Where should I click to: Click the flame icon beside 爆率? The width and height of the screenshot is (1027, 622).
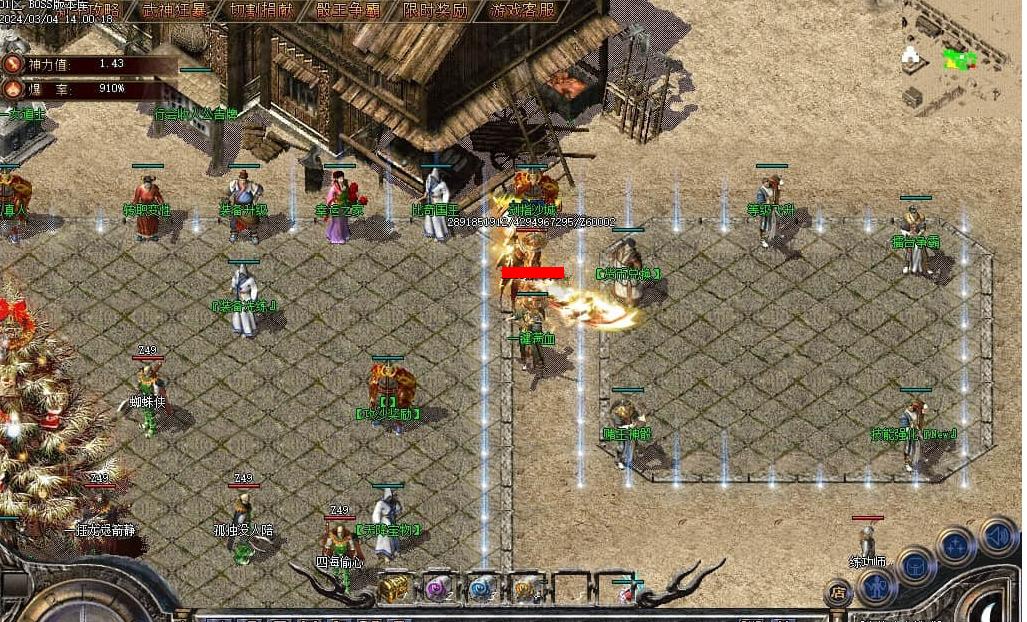(13, 88)
